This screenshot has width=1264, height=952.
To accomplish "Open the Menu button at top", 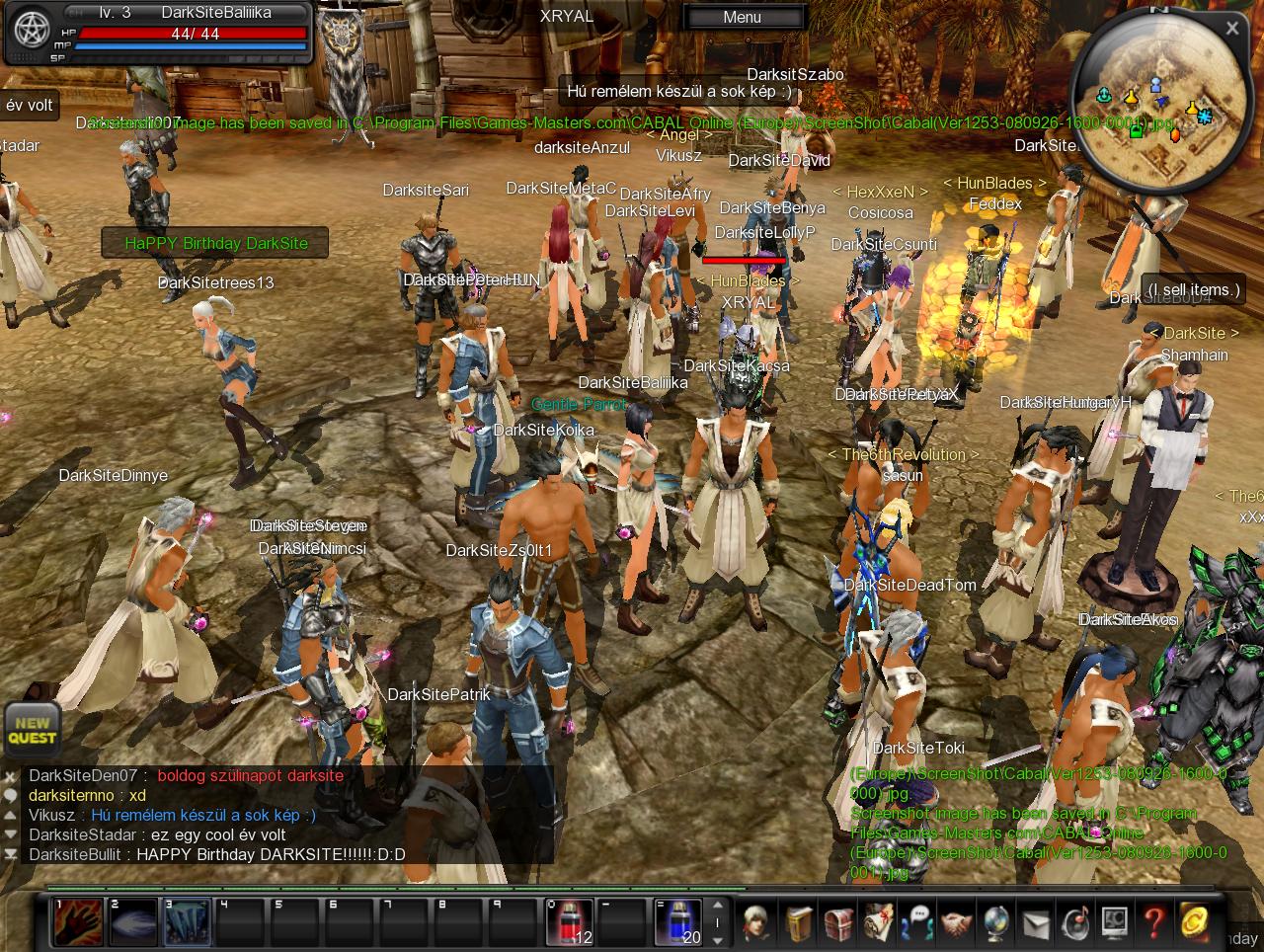I will (x=743, y=17).
